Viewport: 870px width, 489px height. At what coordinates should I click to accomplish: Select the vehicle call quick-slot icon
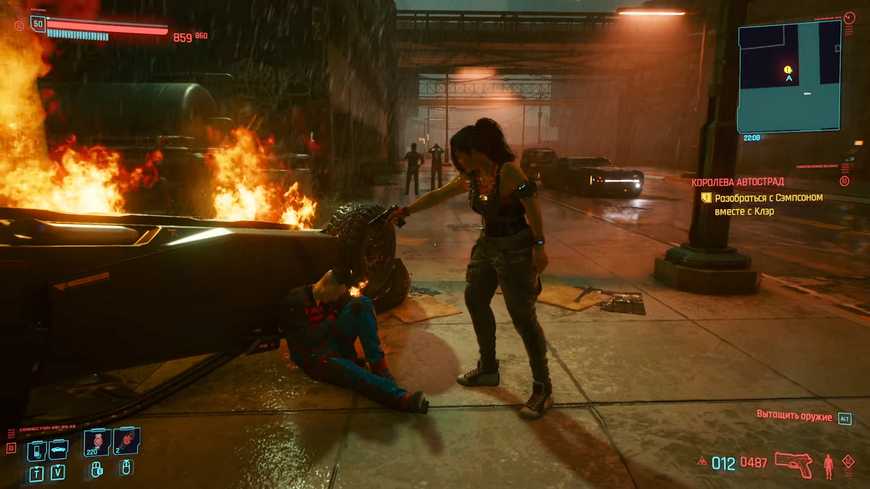58,450
